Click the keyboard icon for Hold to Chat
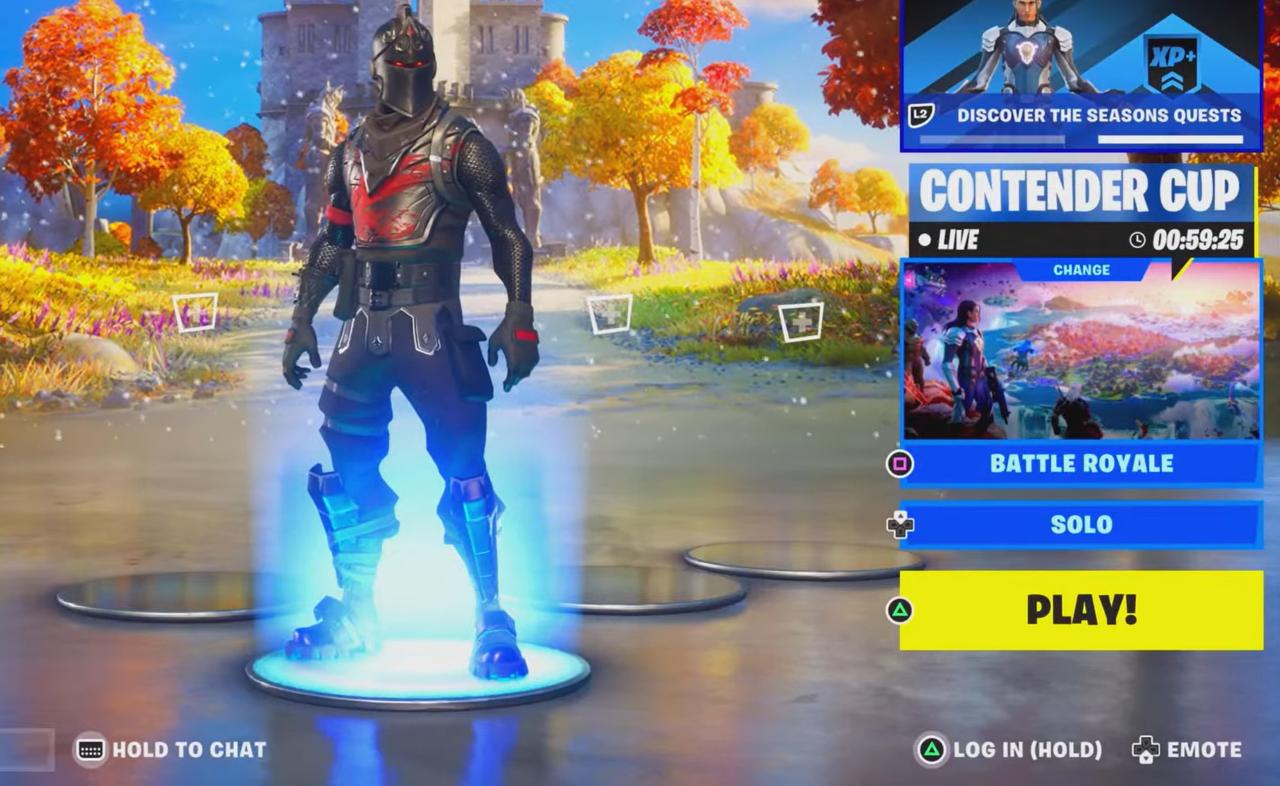The image size is (1280, 786). [91, 749]
